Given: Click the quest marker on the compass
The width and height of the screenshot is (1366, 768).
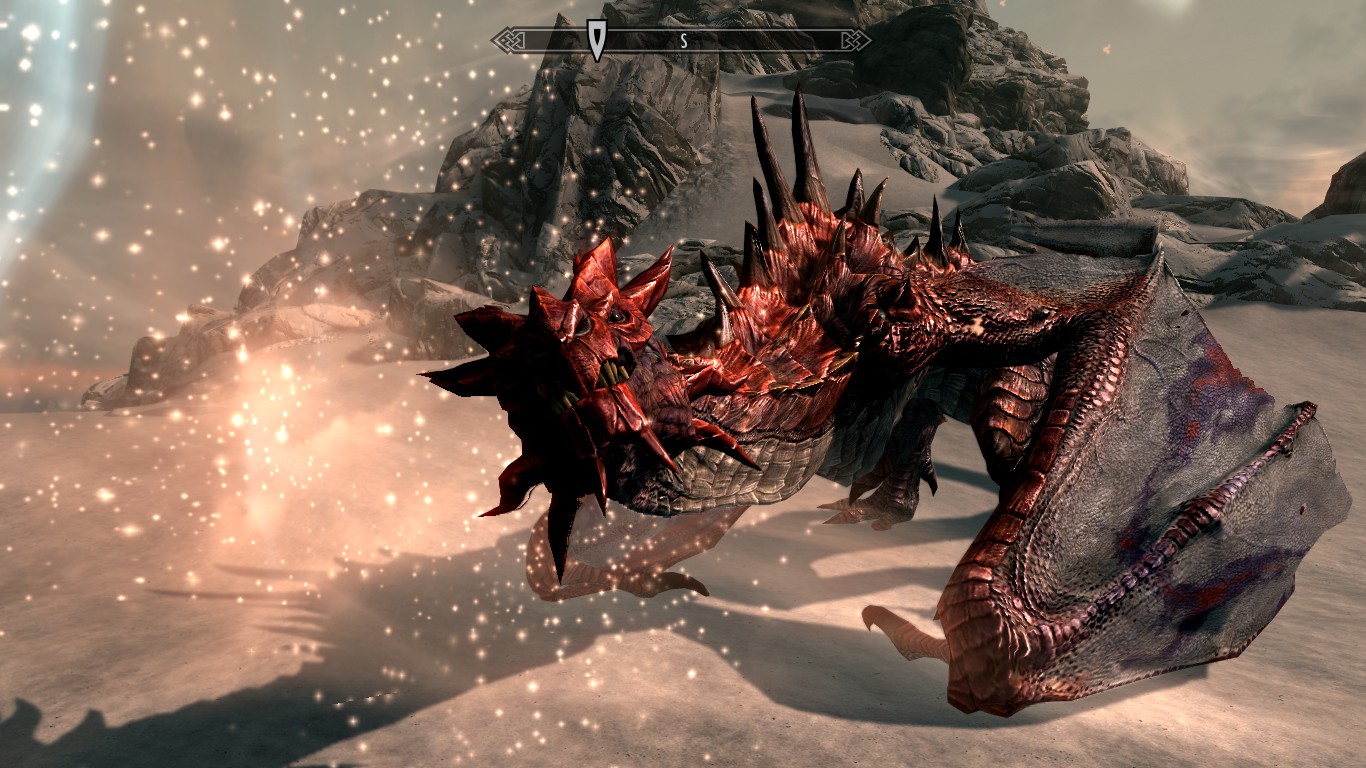Looking at the screenshot, I should click(597, 39).
